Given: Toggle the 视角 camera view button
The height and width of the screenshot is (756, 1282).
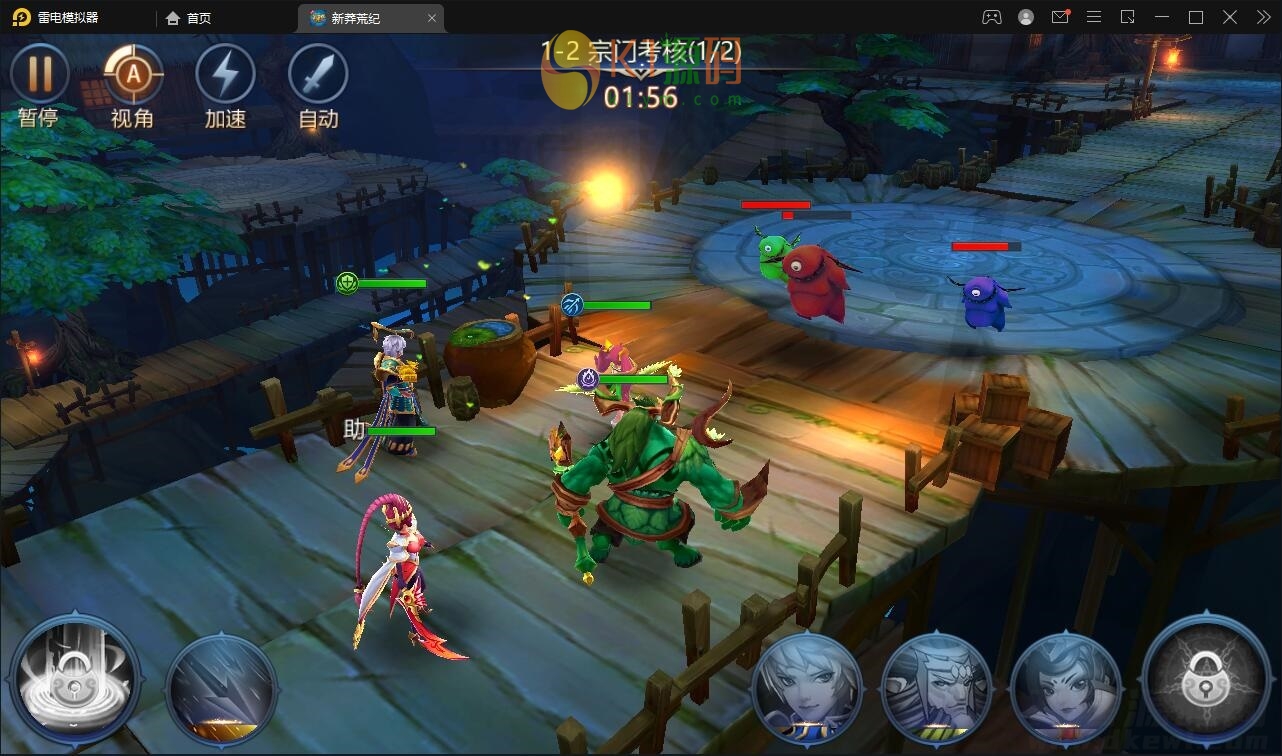Looking at the screenshot, I should coord(132,75).
